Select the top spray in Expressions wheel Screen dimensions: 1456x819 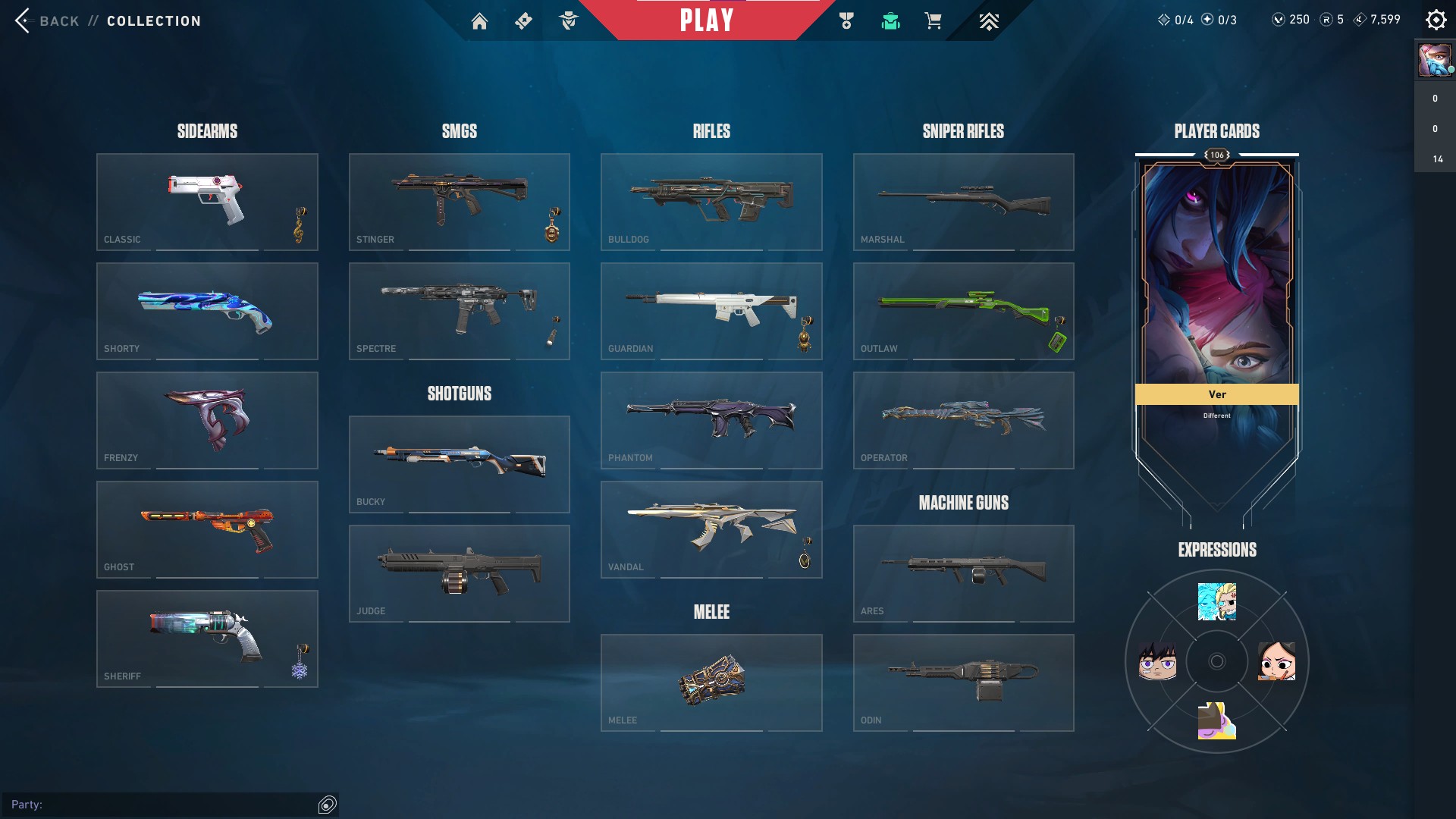click(x=1216, y=601)
